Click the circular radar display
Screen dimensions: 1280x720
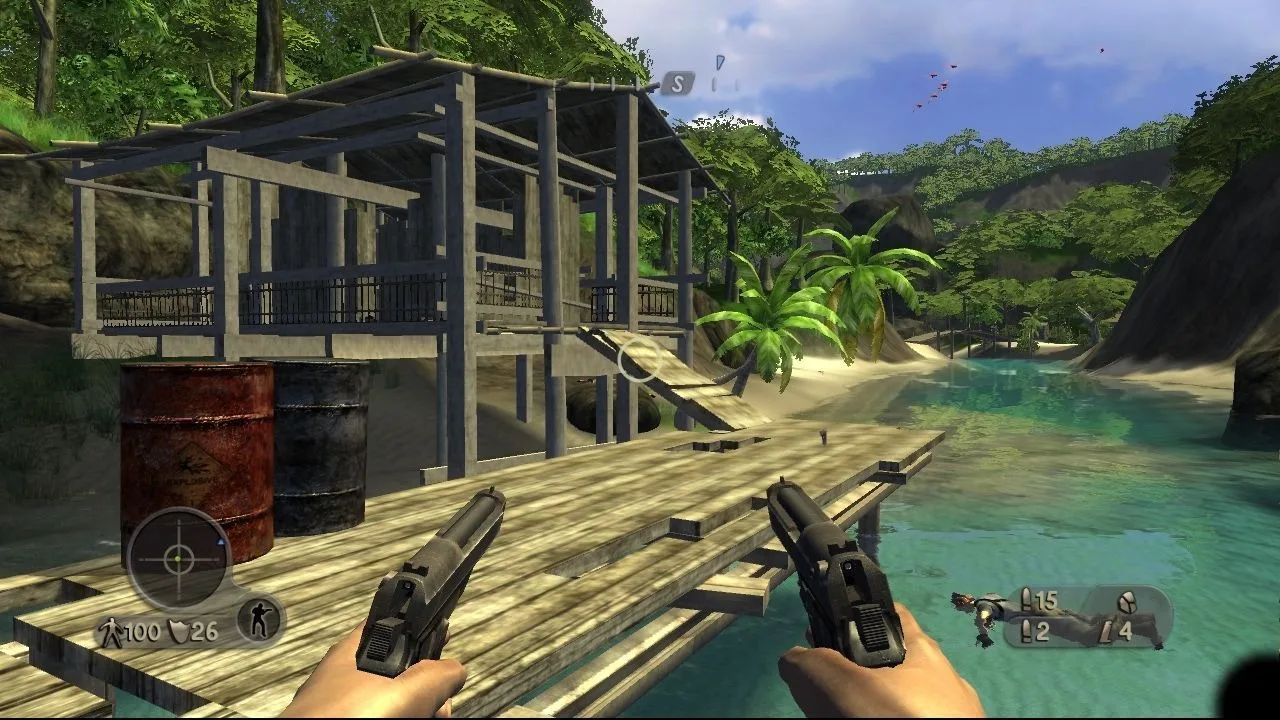(179, 559)
